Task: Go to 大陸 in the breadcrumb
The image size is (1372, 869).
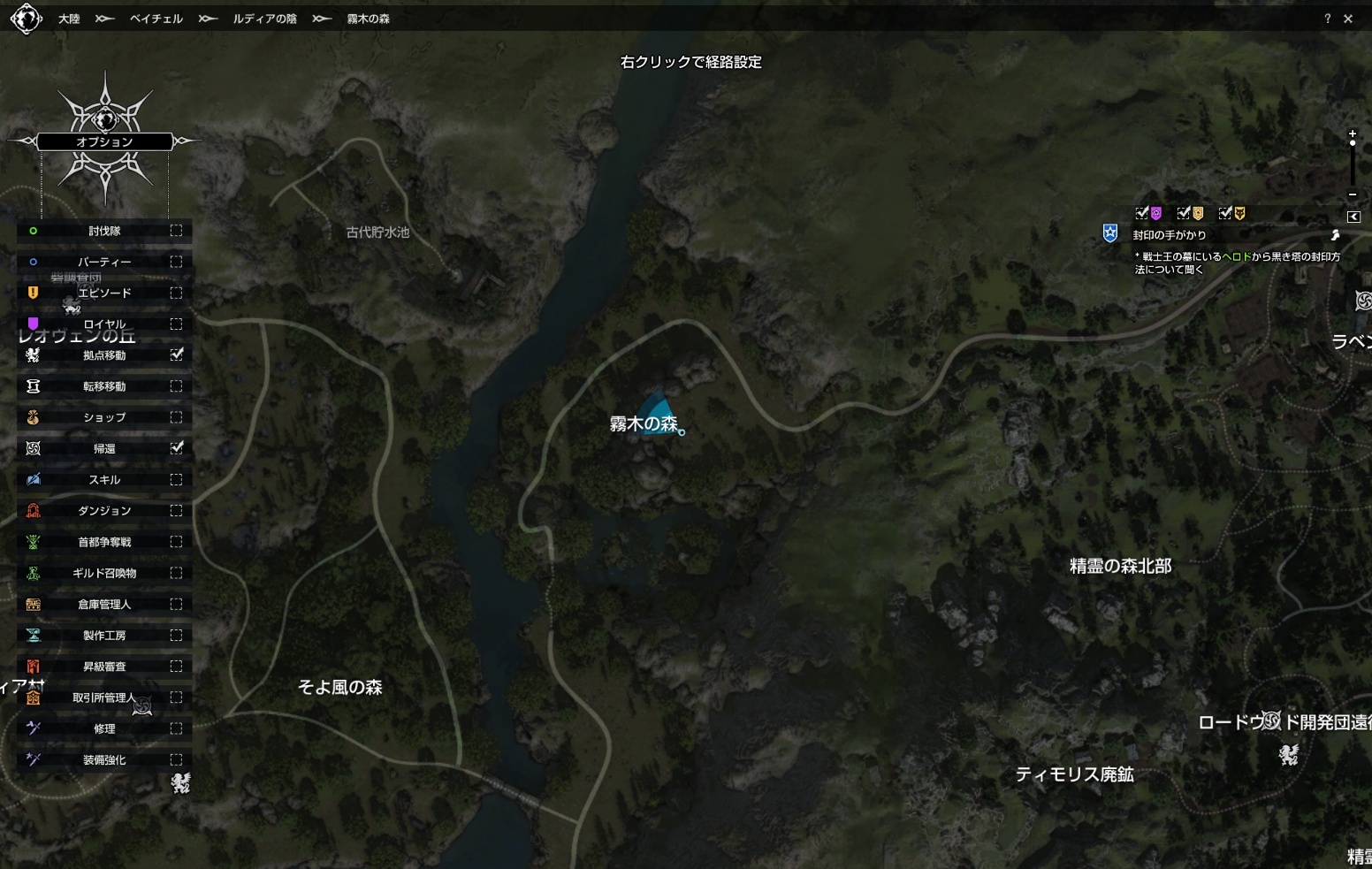Action: tap(69, 19)
